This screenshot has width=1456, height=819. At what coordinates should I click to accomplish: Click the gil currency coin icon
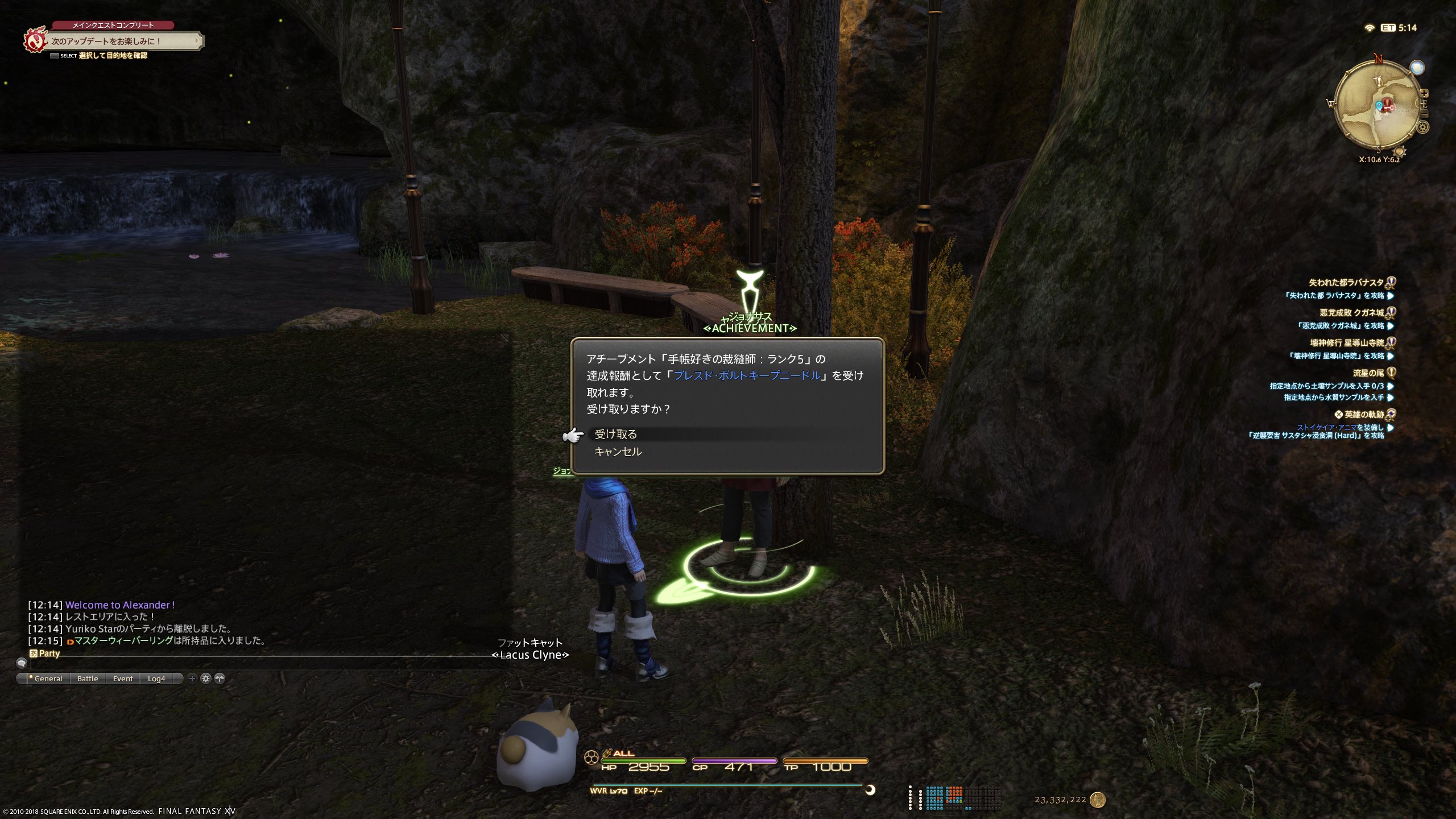1098,800
